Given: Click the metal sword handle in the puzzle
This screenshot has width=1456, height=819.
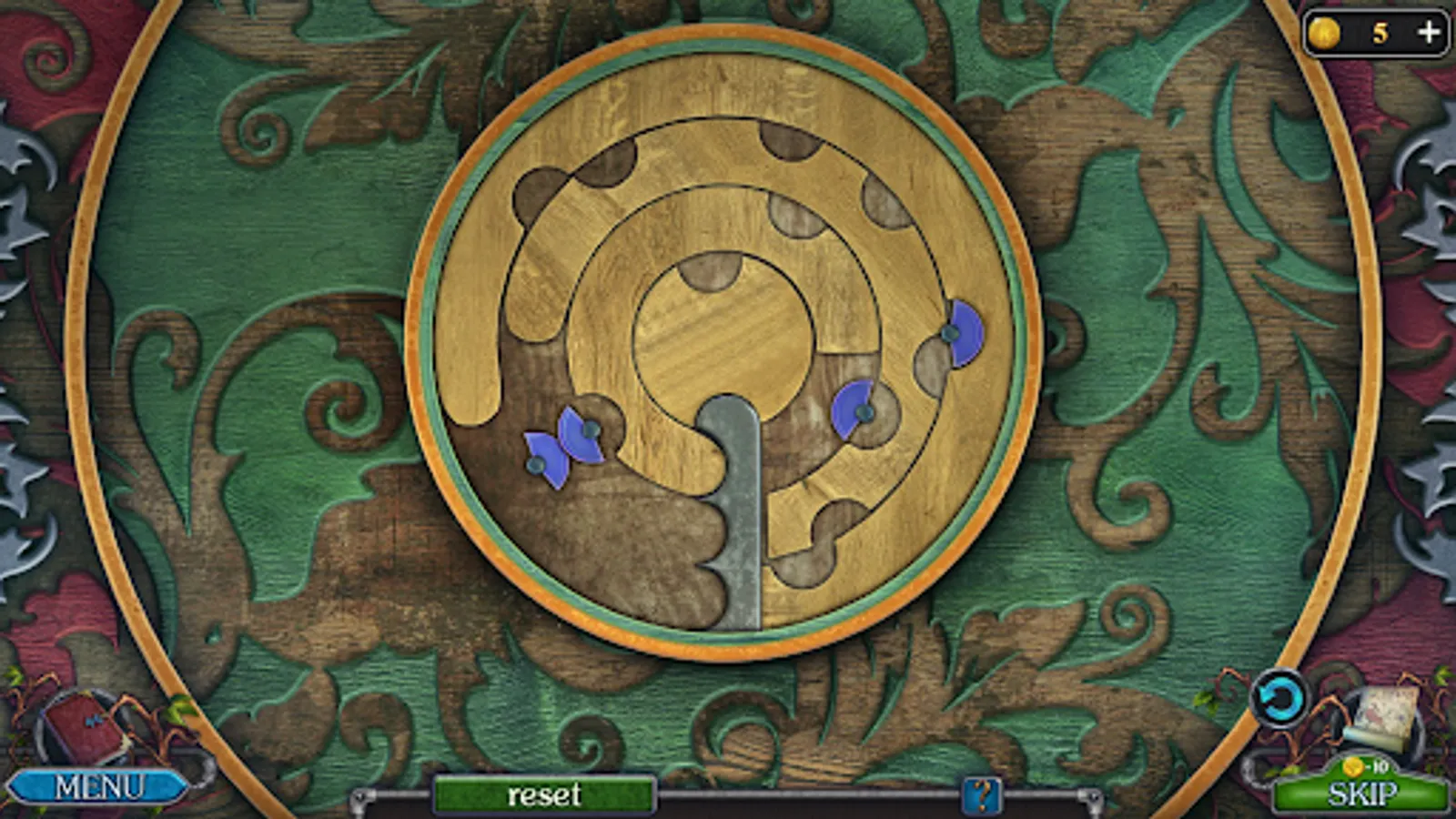Looking at the screenshot, I should [x=735, y=510].
